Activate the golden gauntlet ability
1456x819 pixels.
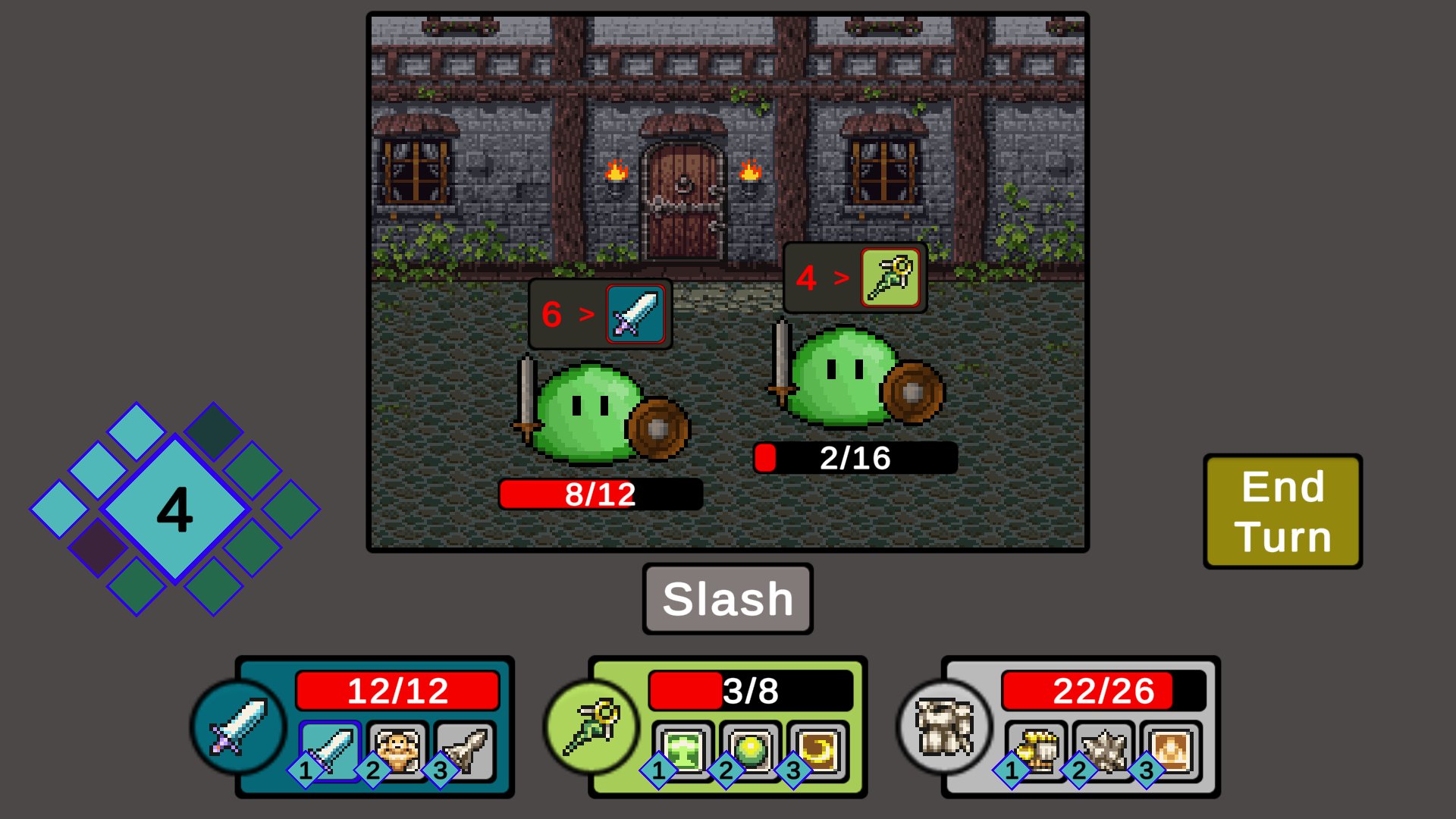click(x=1037, y=750)
